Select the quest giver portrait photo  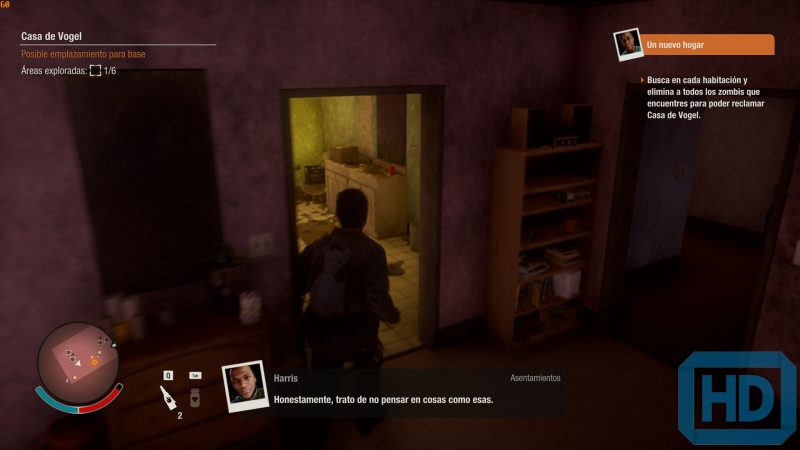pyautogui.click(x=627, y=44)
